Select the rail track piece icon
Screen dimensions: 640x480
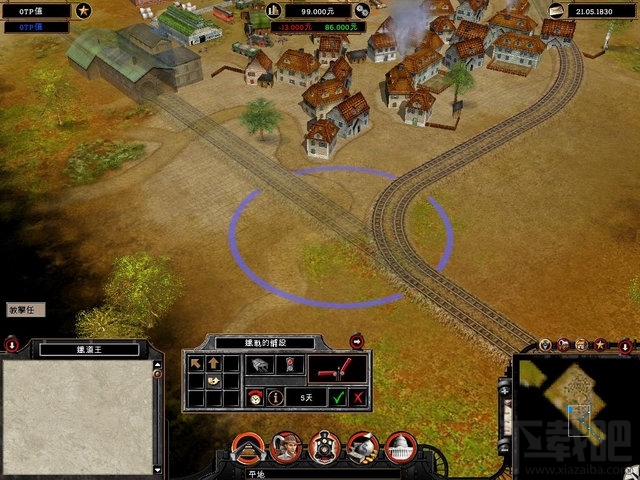tap(259, 366)
